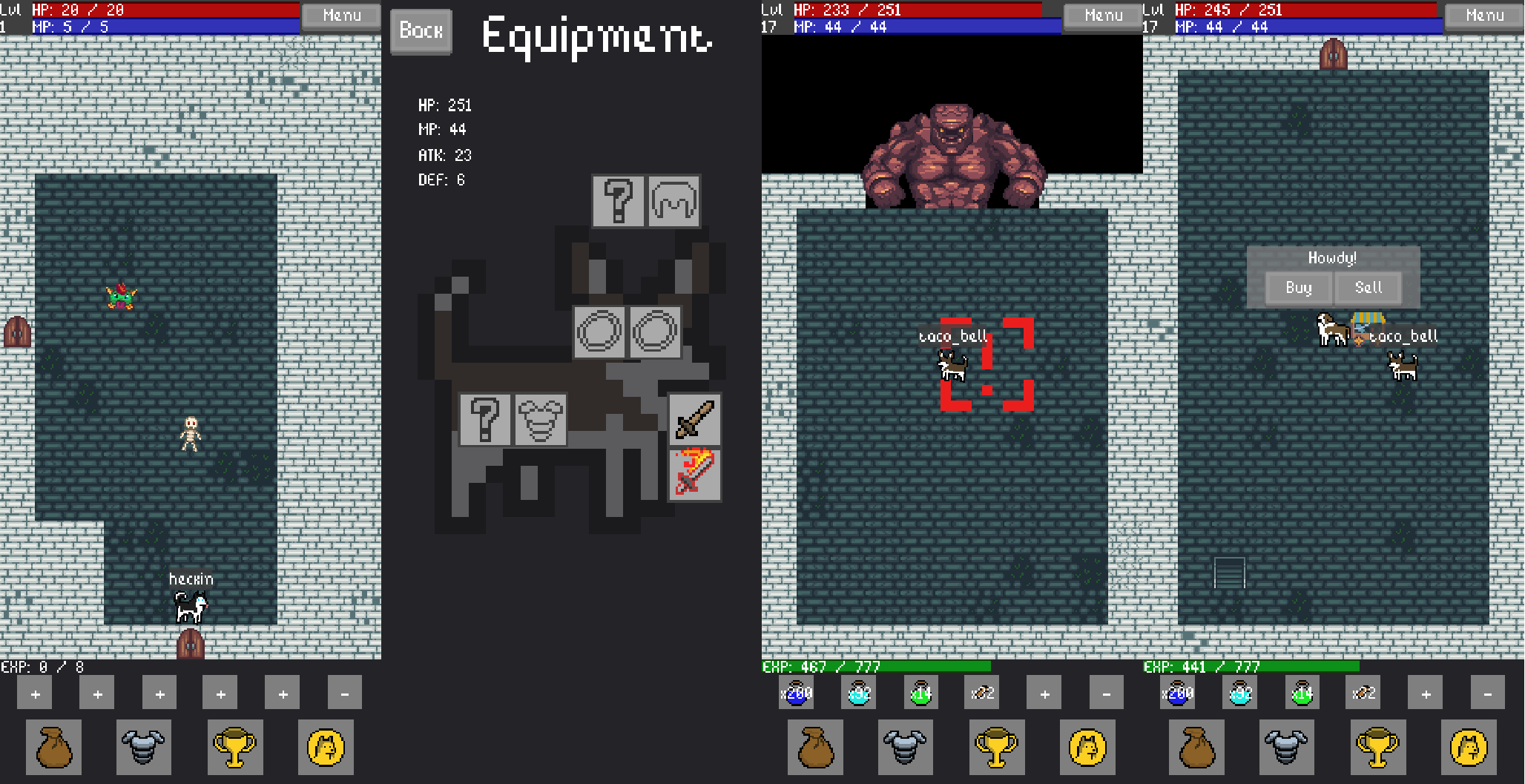Viewport: 1525px width, 784px height.
Task: Use the blue potion showing x200
Action: click(x=797, y=693)
